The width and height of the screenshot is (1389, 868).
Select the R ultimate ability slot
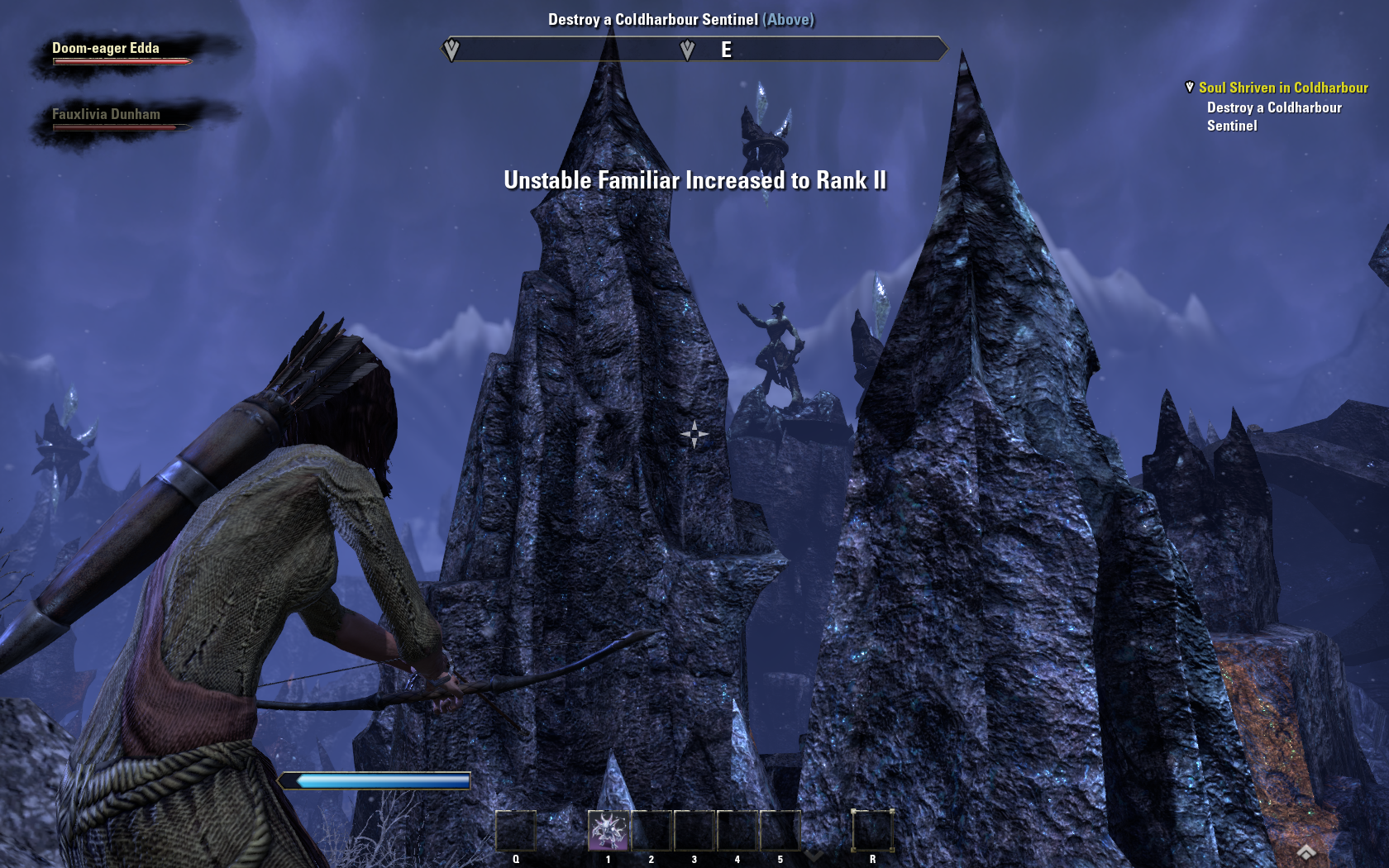pos(872,830)
